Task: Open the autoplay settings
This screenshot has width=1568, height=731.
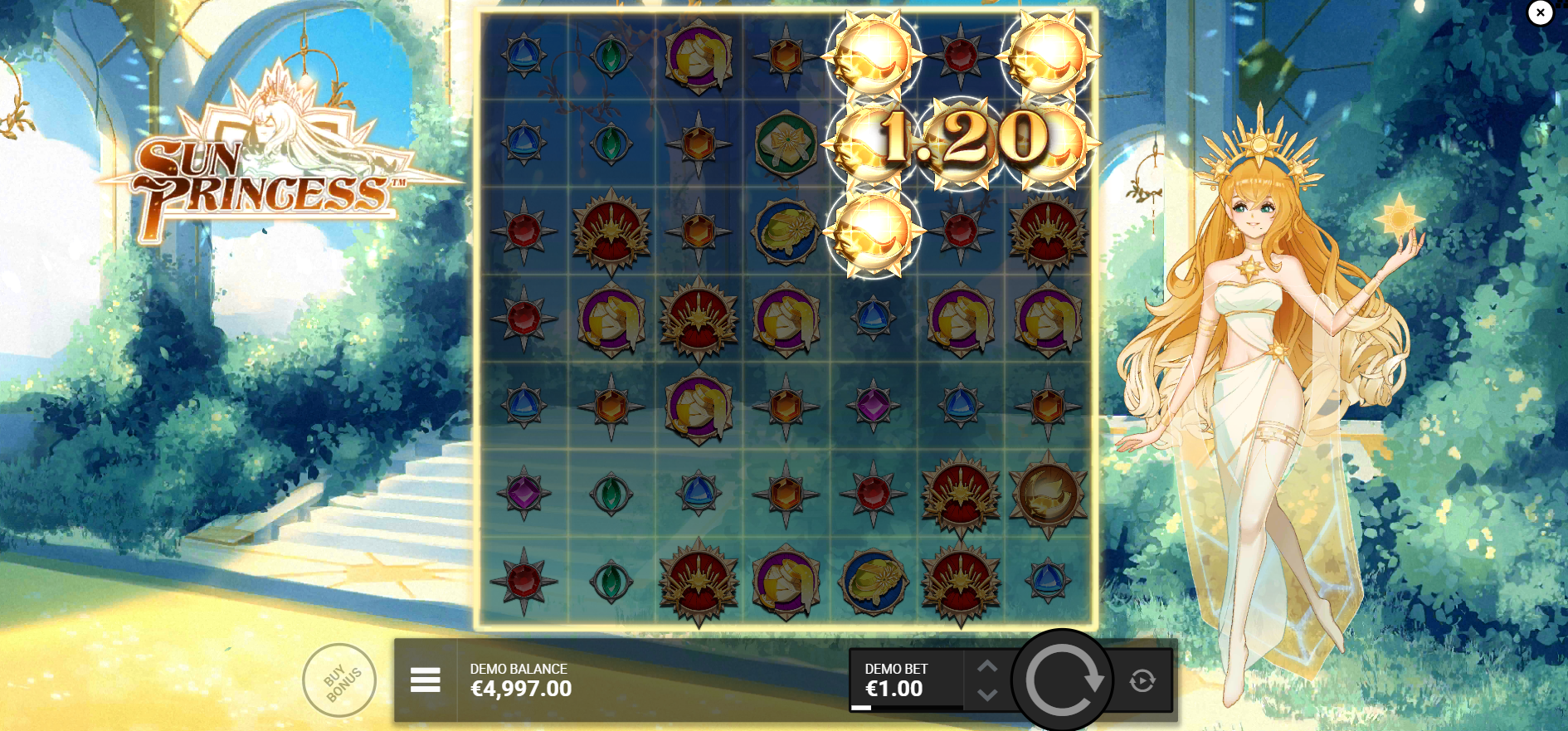Action: [1142, 681]
